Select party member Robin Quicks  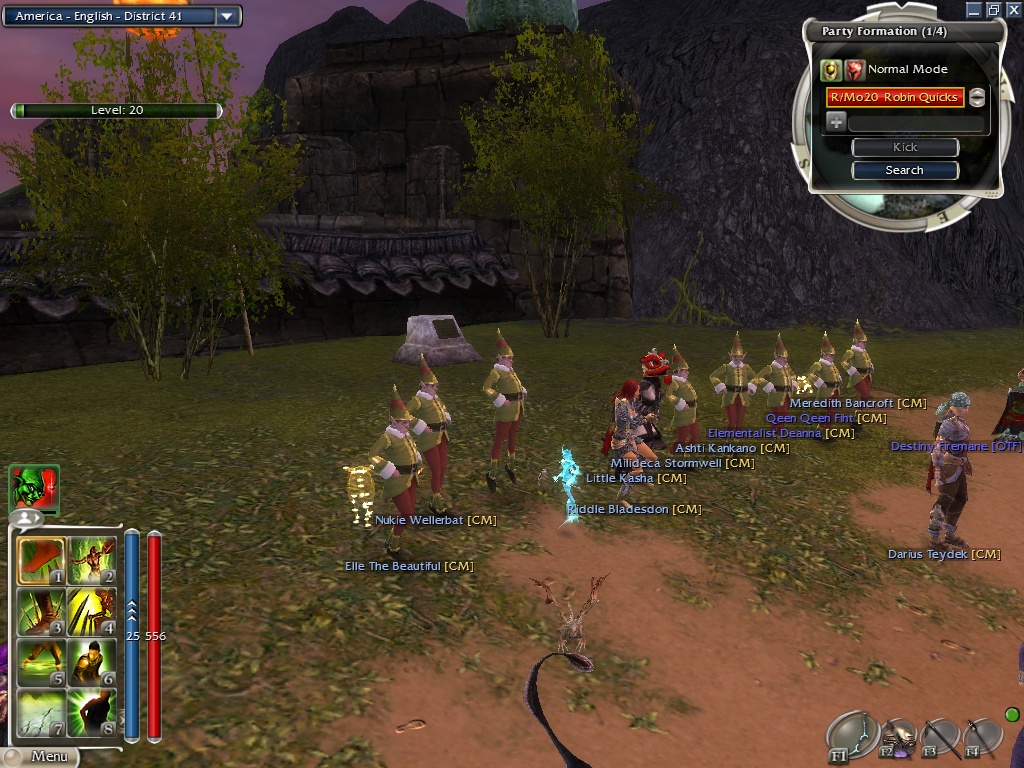tap(894, 97)
